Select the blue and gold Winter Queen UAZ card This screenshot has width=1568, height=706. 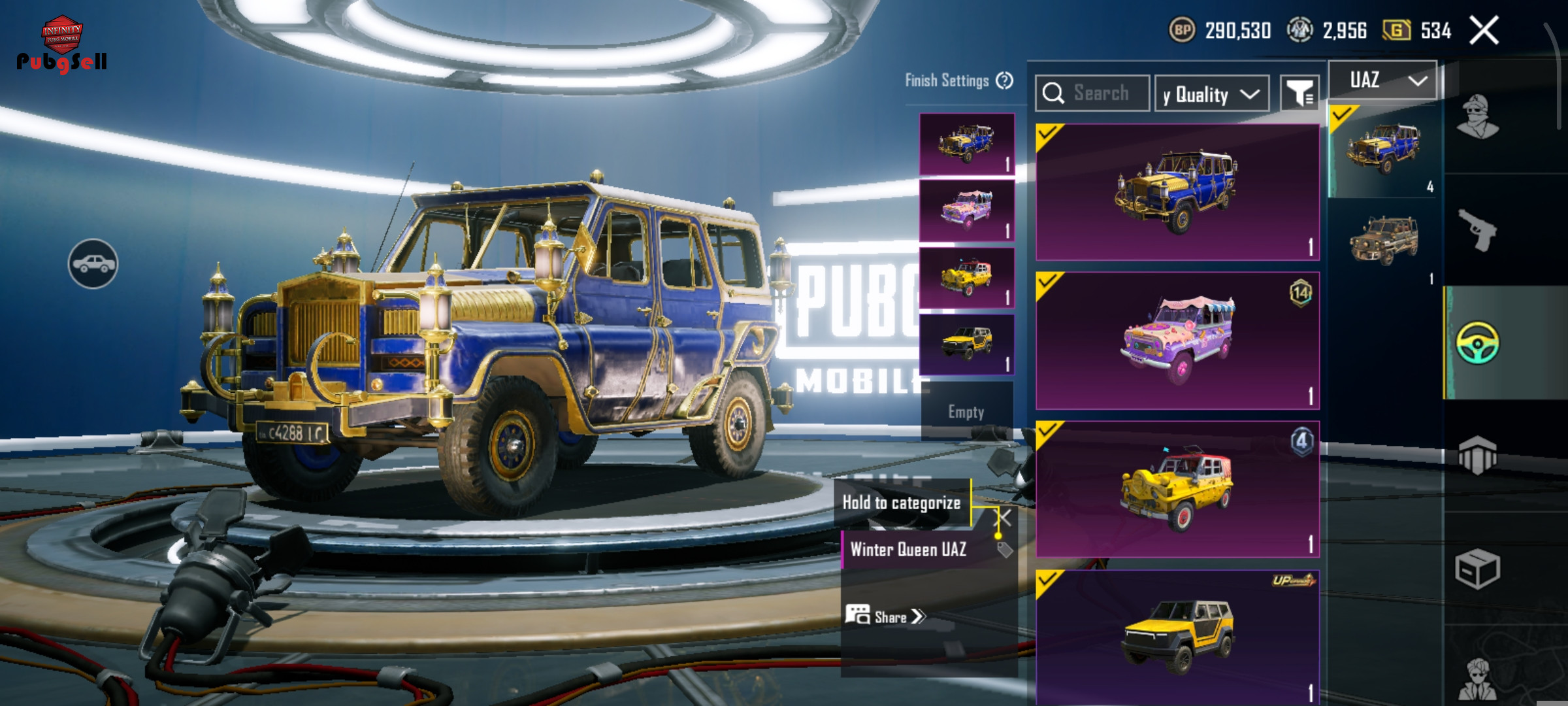(x=1177, y=192)
